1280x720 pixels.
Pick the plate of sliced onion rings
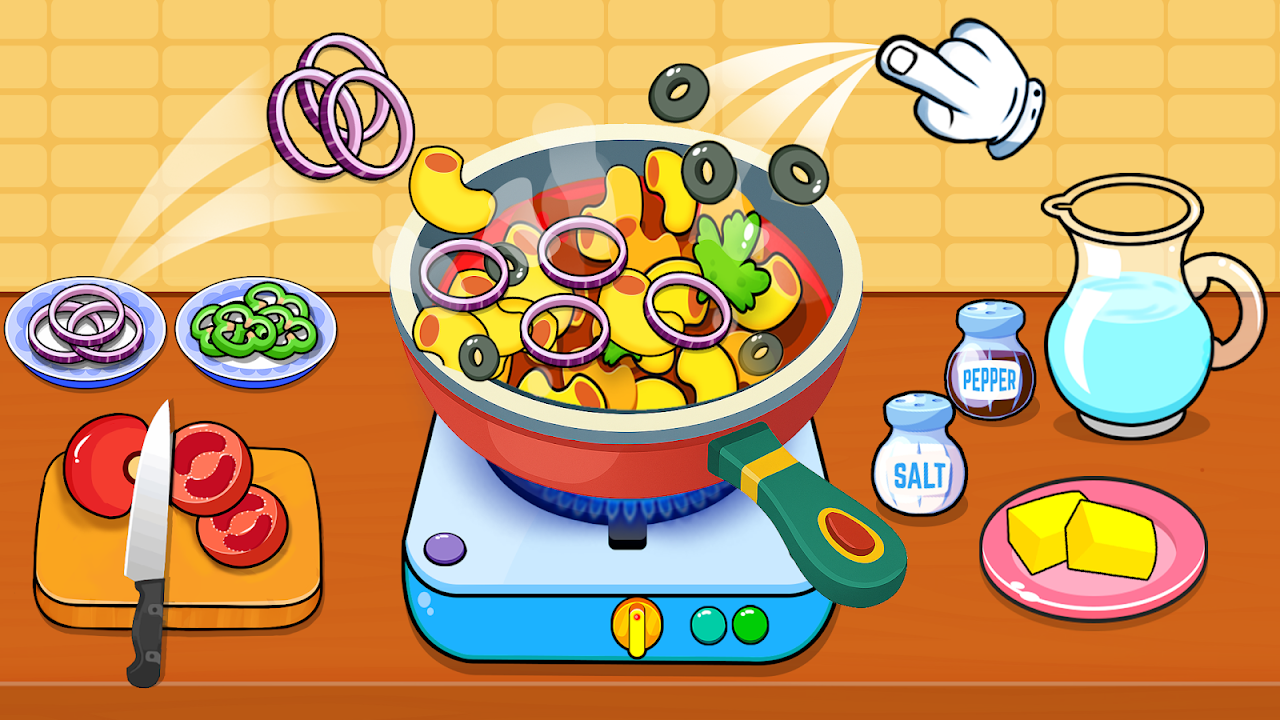coord(75,328)
